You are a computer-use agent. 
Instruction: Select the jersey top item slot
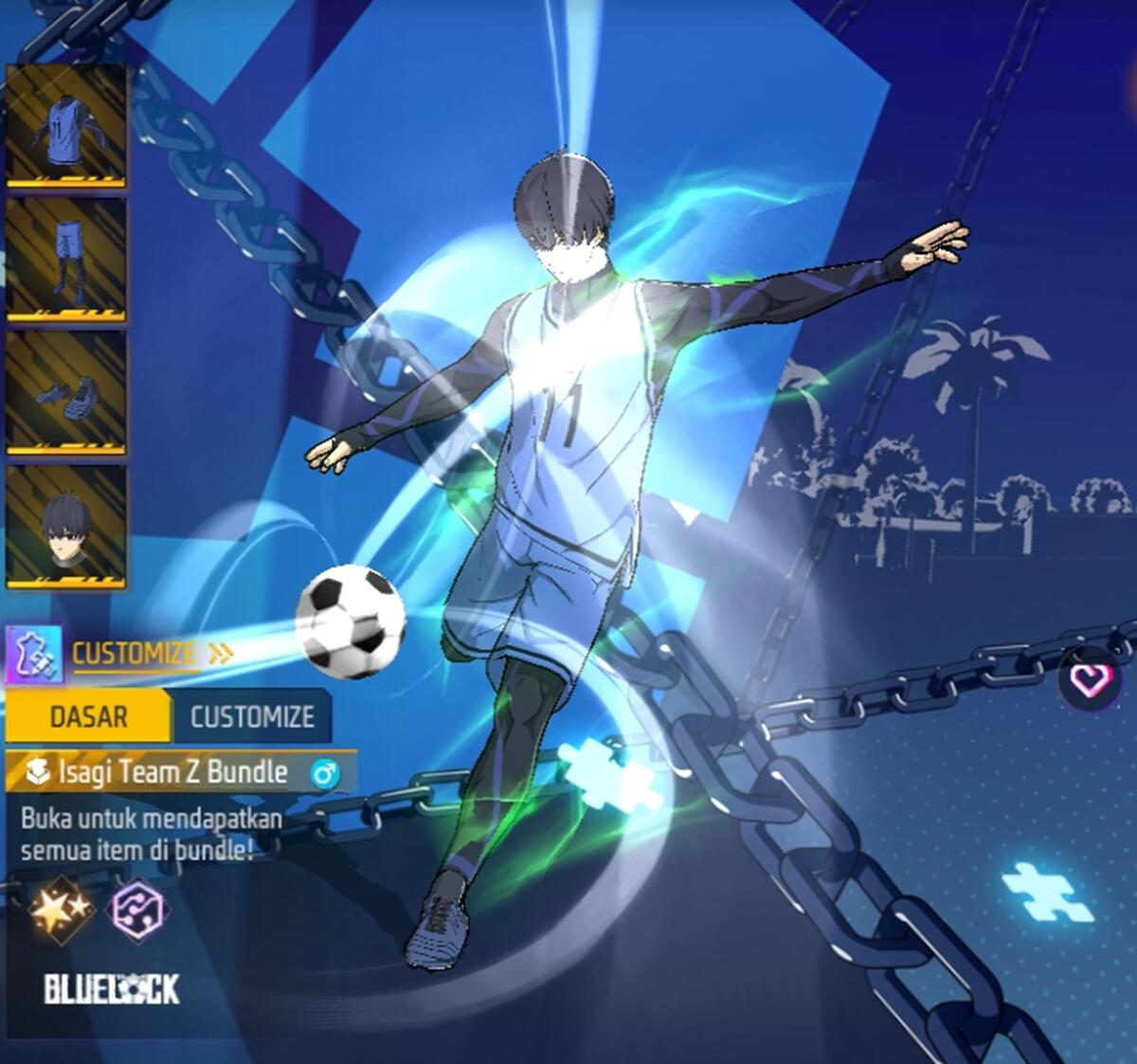(66, 124)
